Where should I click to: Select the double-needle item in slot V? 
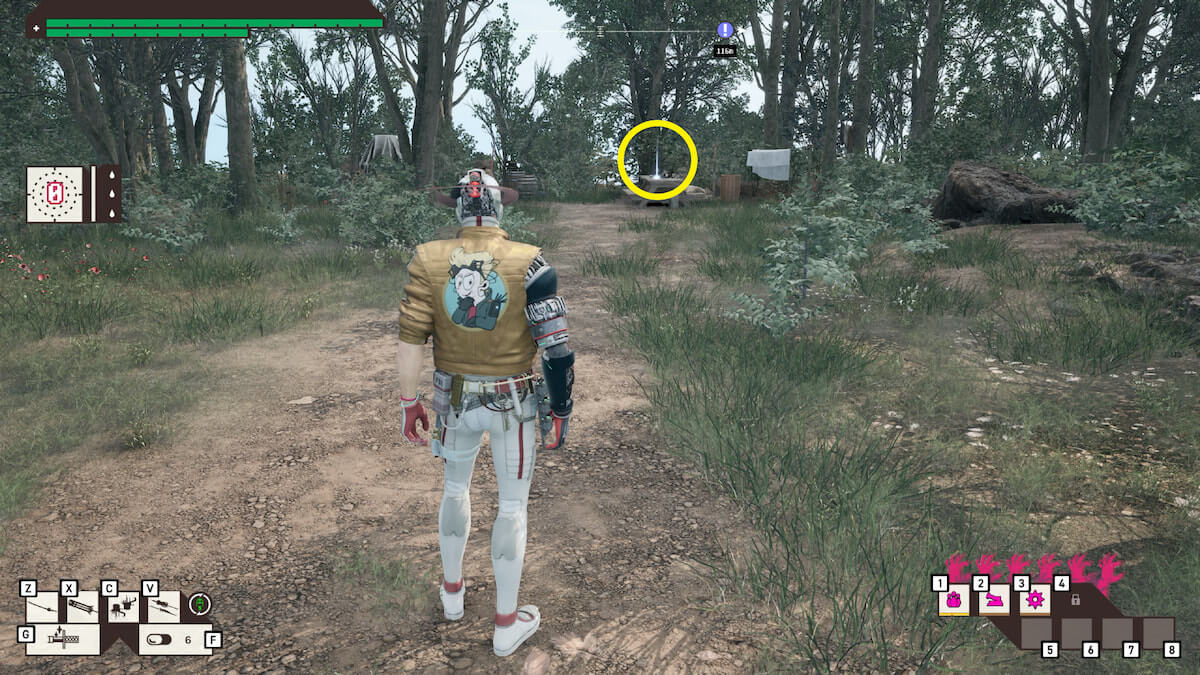(x=163, y=606)
